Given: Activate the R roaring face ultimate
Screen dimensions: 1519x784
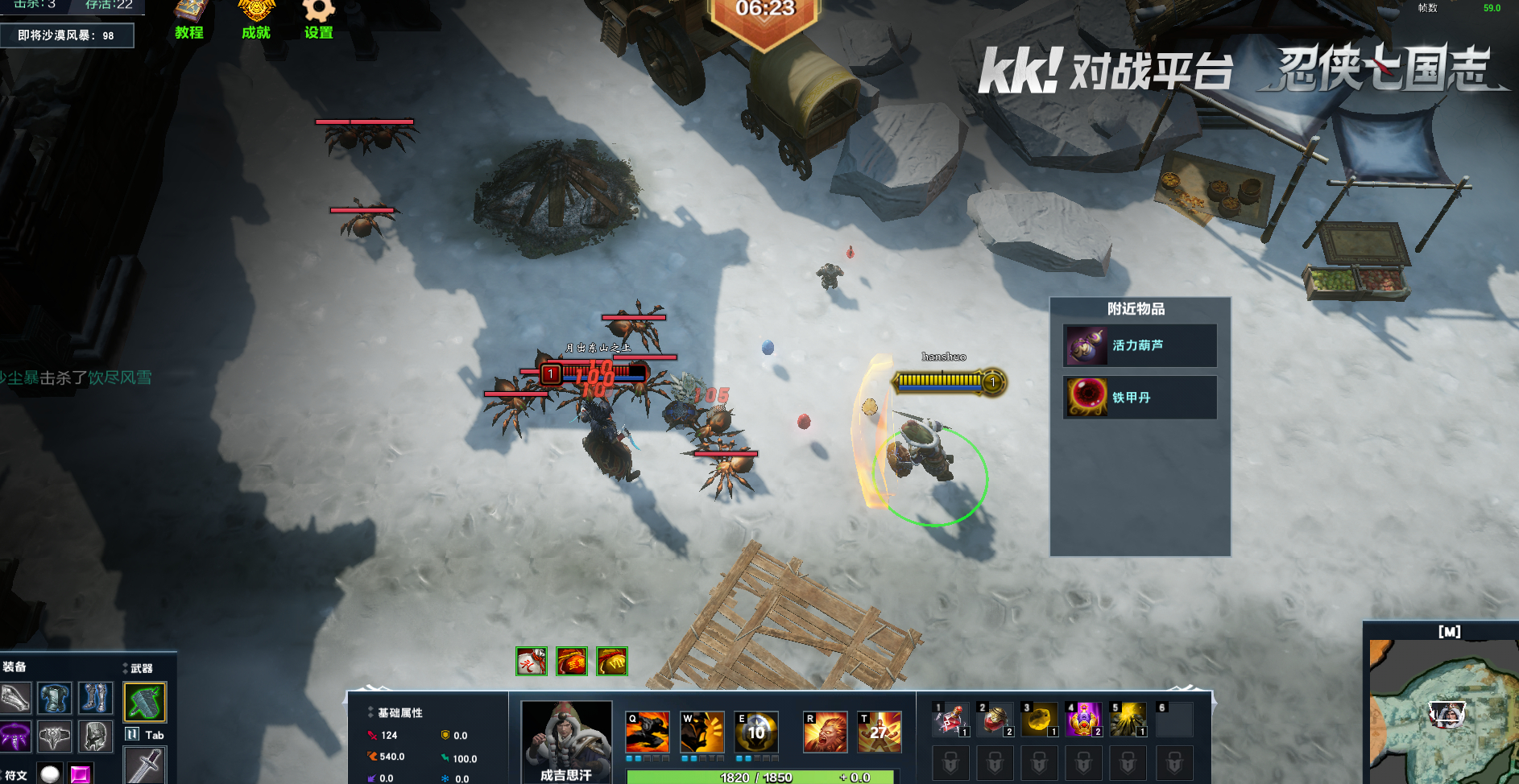Looking at the screenshot, I should 825,732.
